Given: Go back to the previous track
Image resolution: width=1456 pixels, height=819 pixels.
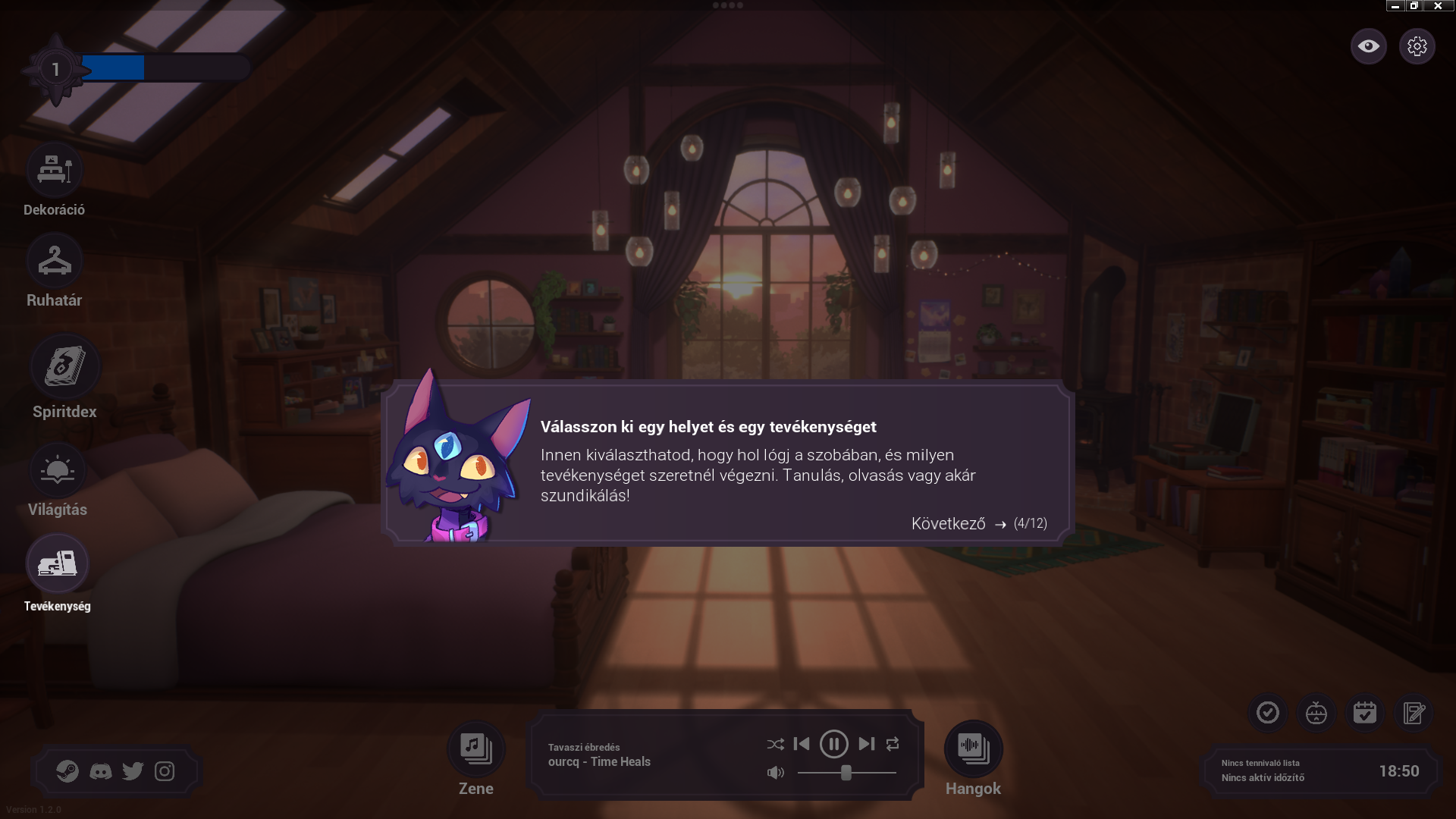Looking at the screenshot, I should click(802, 744).
